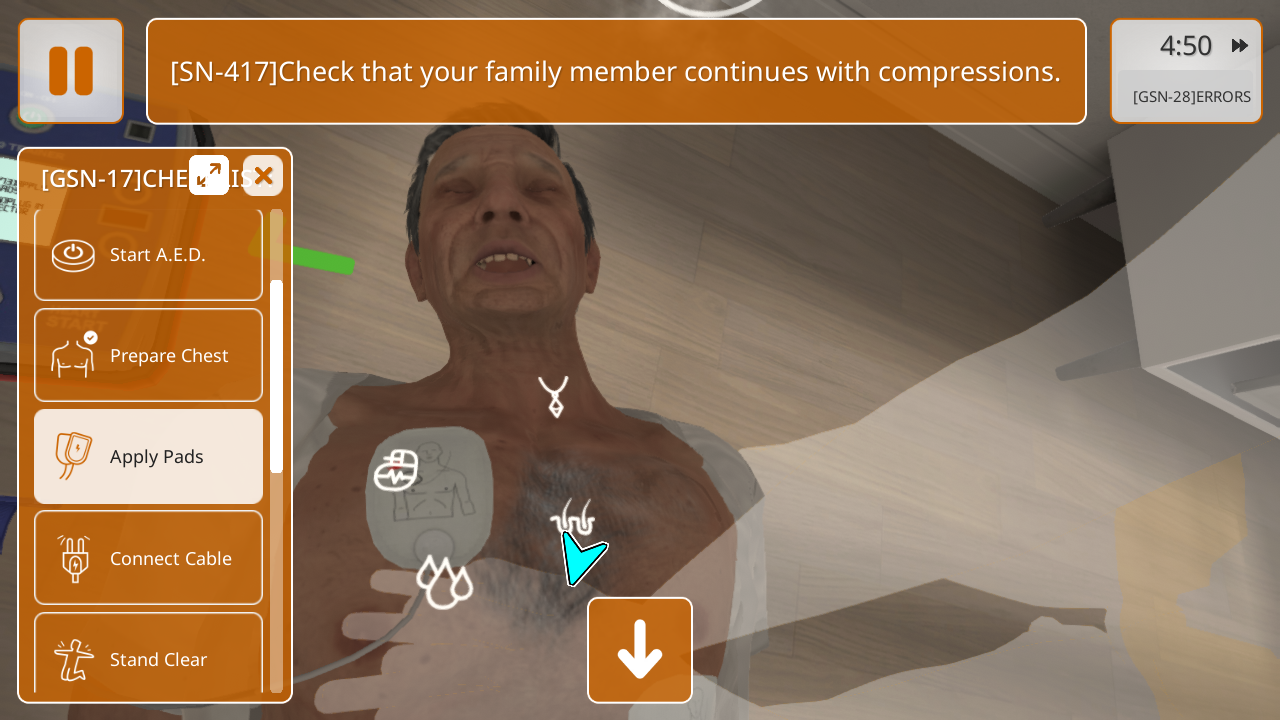Tap the water drops icon
Viewport: 1280px width, 720px height.
tap(443, 581)
